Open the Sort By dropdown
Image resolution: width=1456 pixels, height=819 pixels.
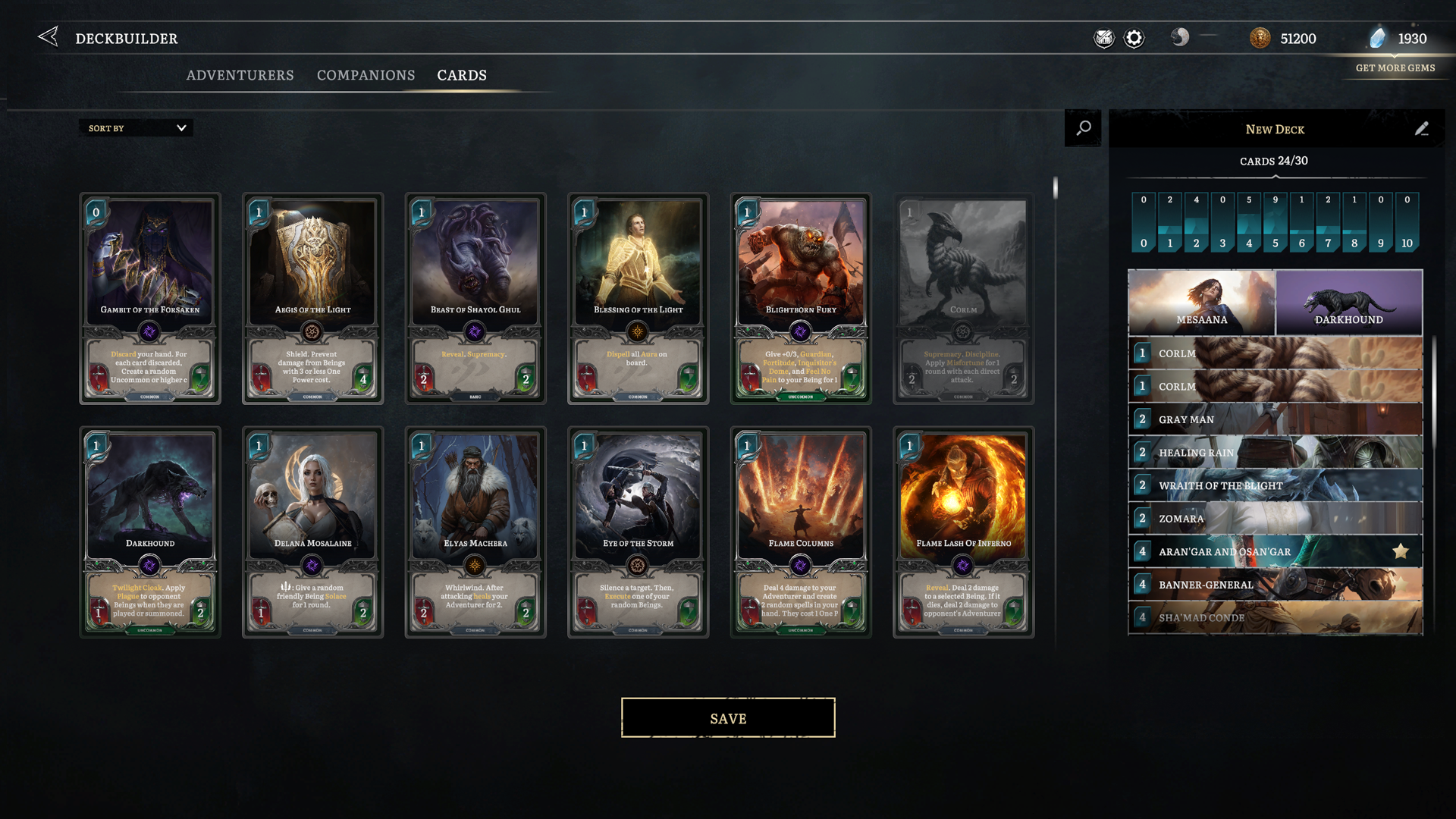(x=135, y=127)
